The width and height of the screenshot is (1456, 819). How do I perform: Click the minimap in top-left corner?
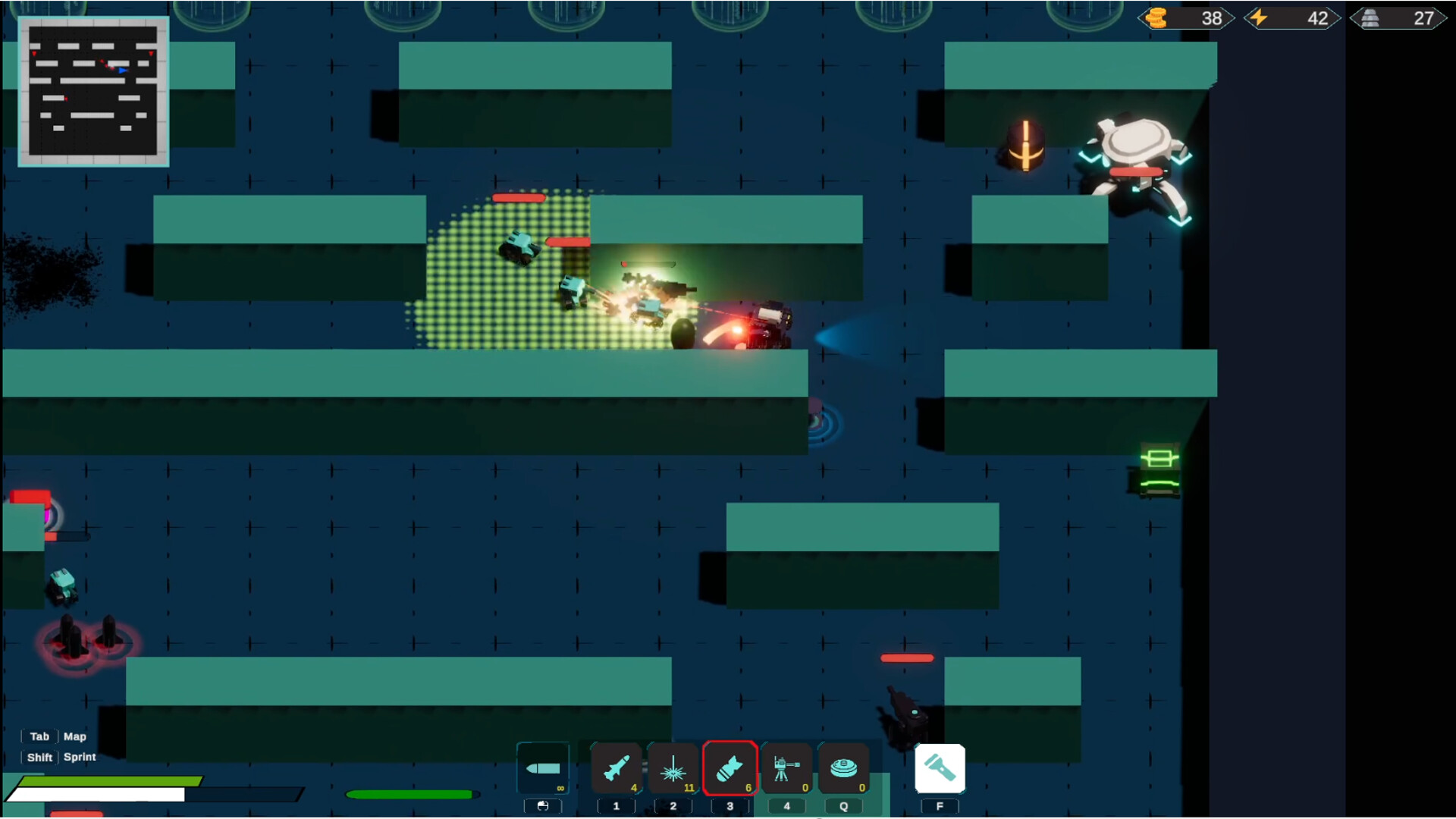pos(93,91)
